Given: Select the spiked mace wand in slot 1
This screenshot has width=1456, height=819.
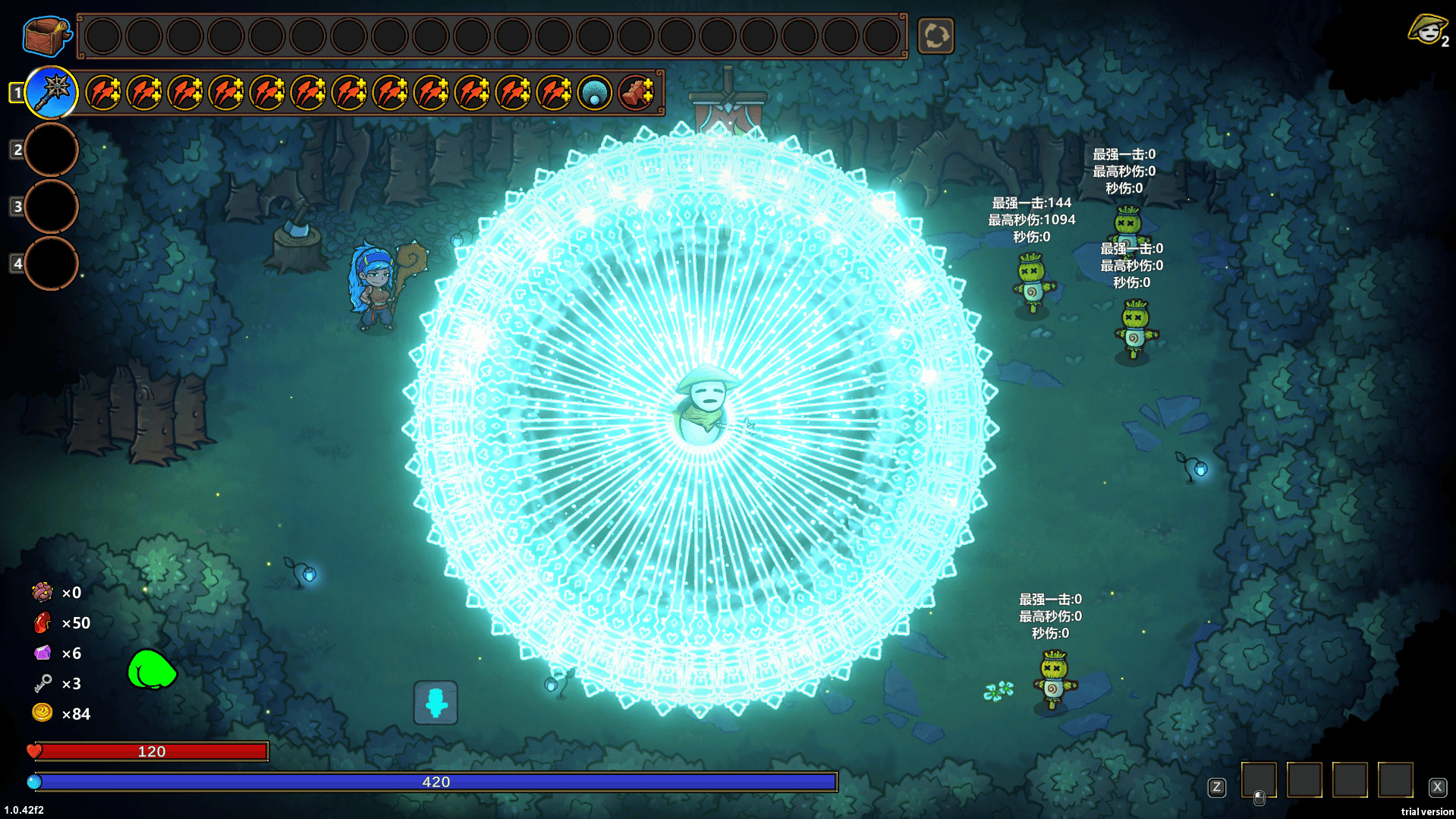Looking at the screenshot, I should (52, 93).
